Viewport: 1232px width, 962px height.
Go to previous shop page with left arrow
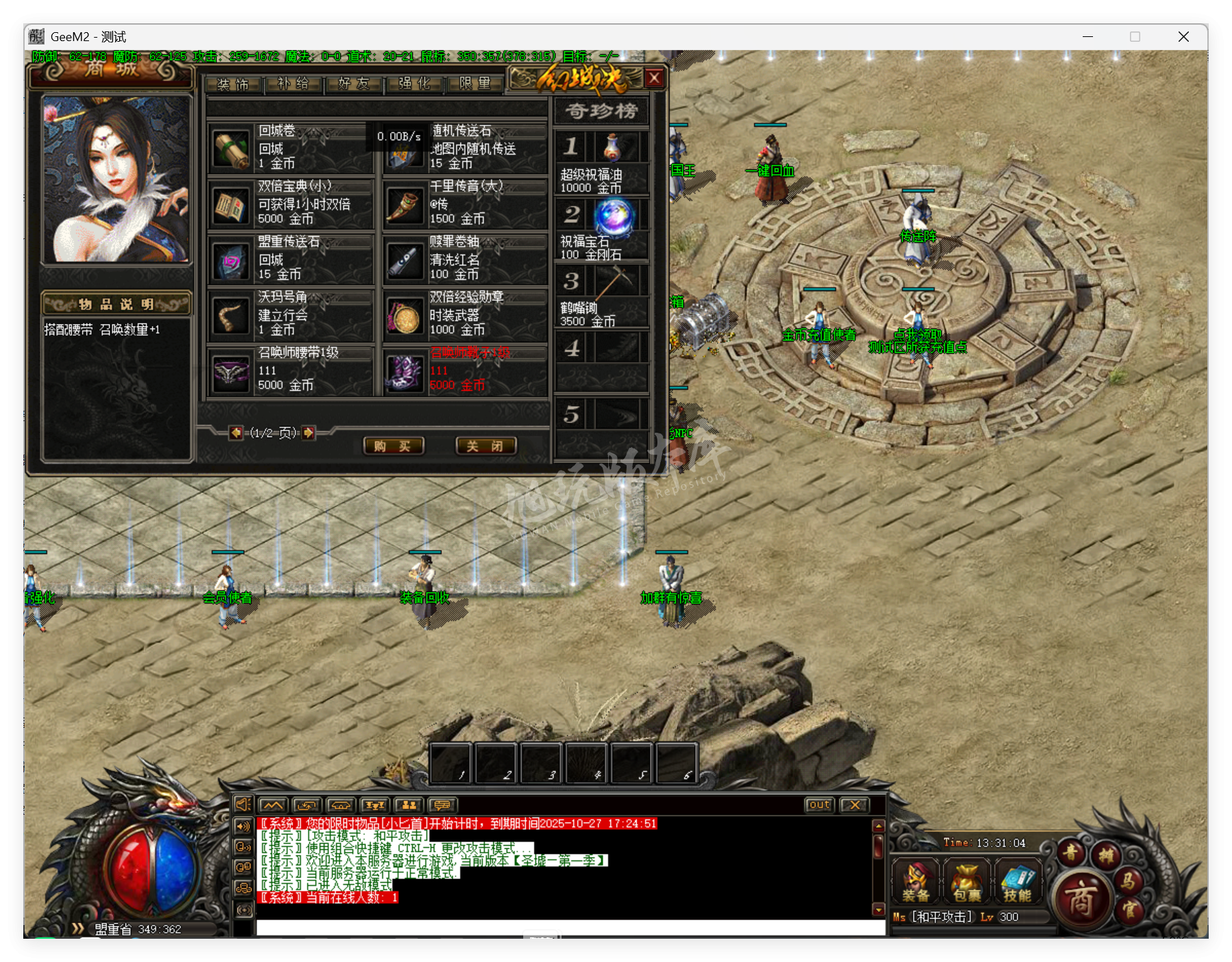point(236,434)
